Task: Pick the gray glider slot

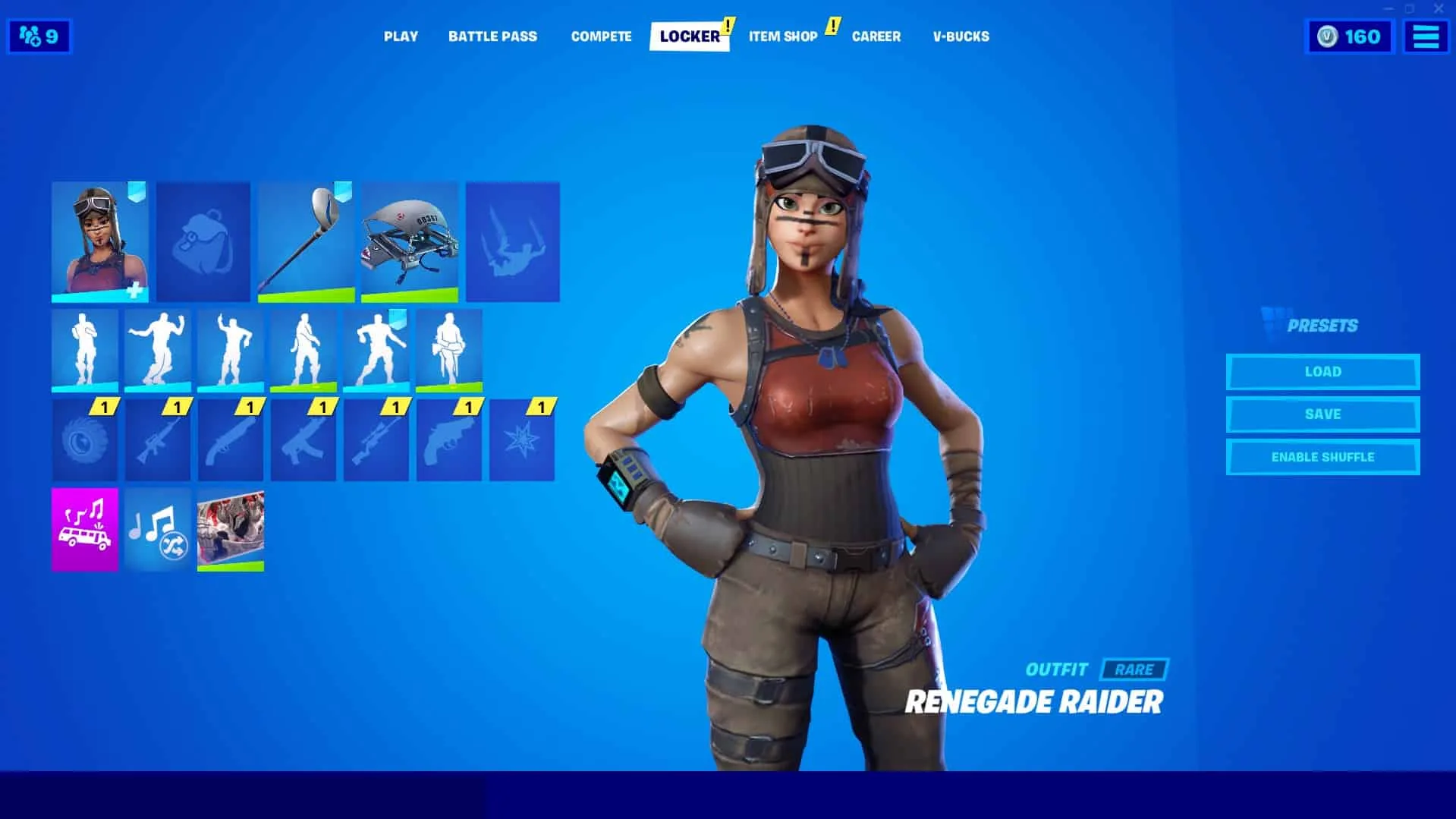Action: click(x=410, y=241)
